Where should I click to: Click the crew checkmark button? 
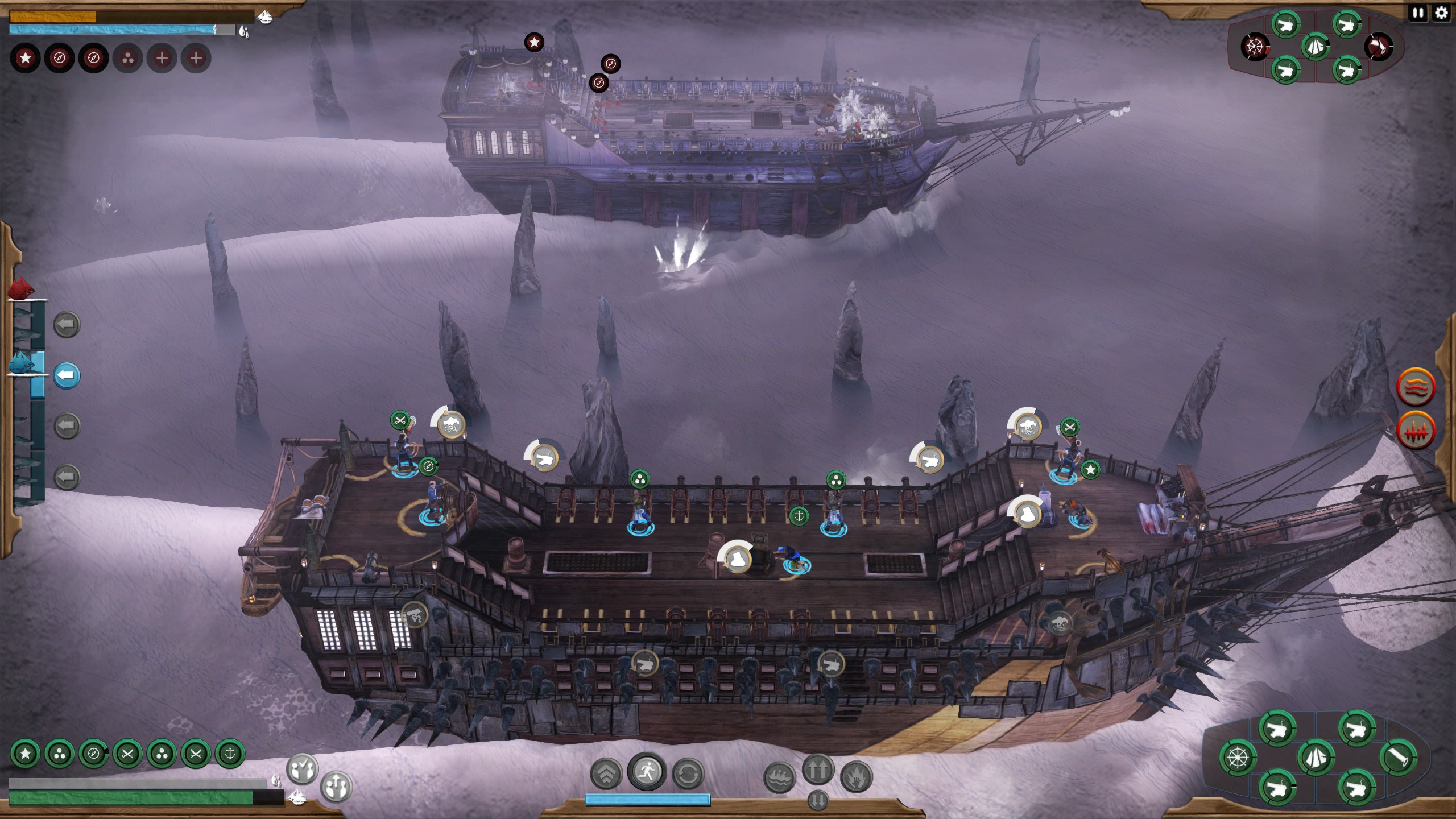tap(302, 770)
